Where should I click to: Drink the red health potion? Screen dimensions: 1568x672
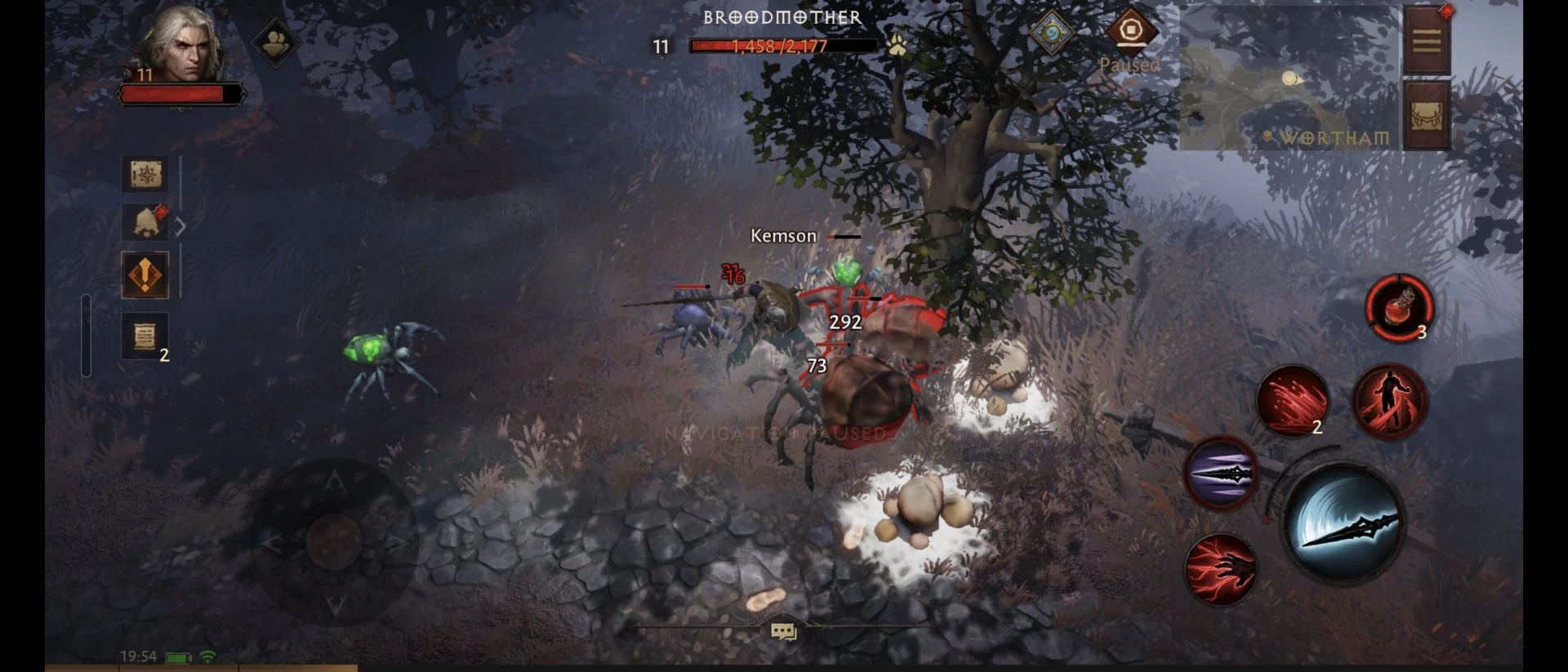pos(1399,309)
